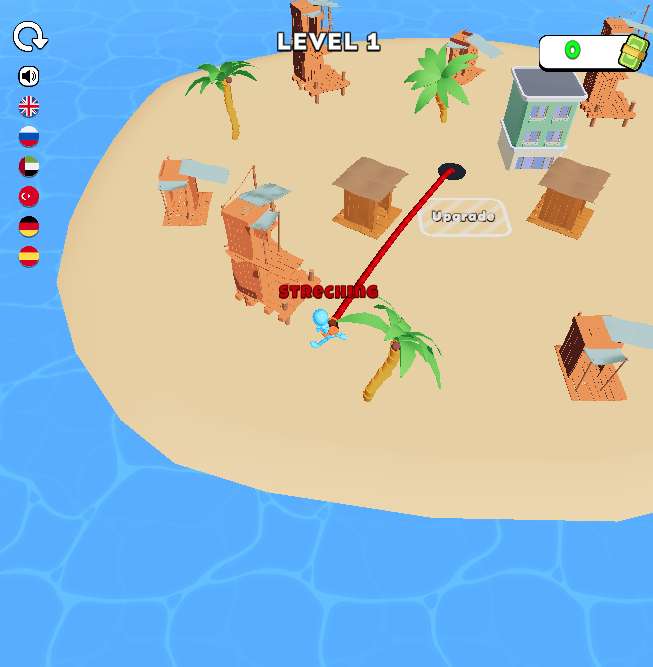Choose the UAE flag for Arabic
Image resolution: width=653 pixels, height=667 pixels.
click(x=29, y=166)
